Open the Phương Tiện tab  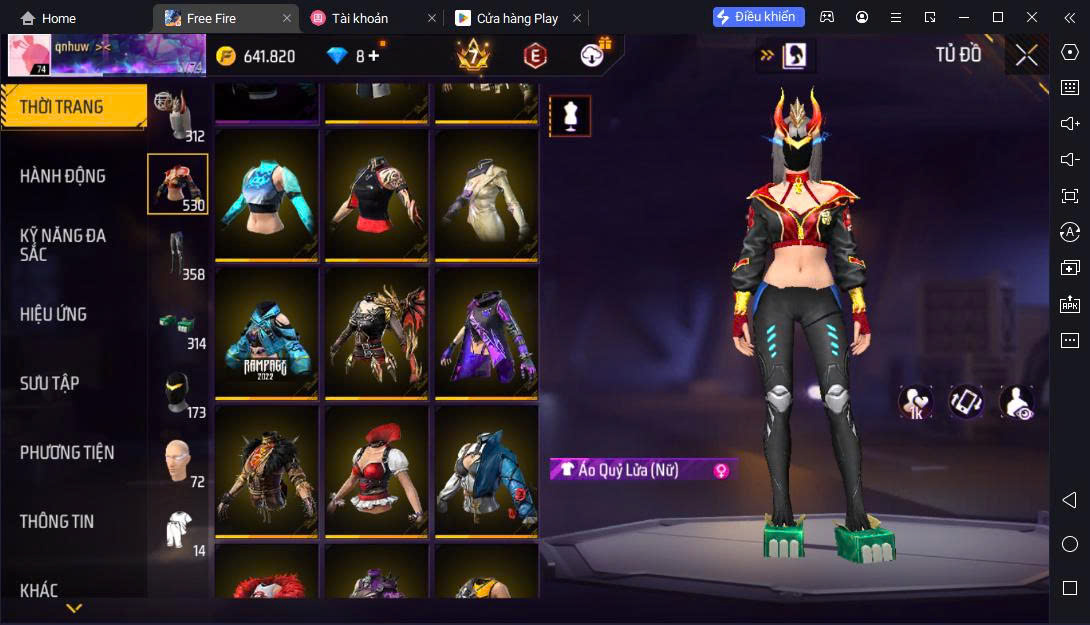(x=67, y=452)
